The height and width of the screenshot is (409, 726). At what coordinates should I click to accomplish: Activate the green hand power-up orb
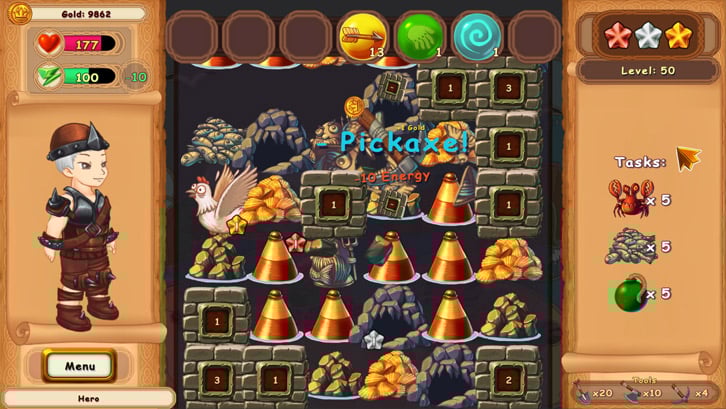pos(420,37)
